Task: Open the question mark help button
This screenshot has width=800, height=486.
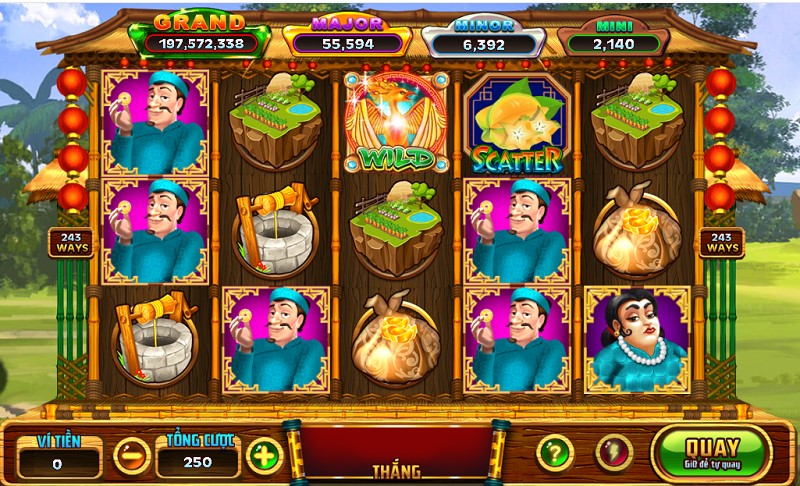Action: (555, 453)
